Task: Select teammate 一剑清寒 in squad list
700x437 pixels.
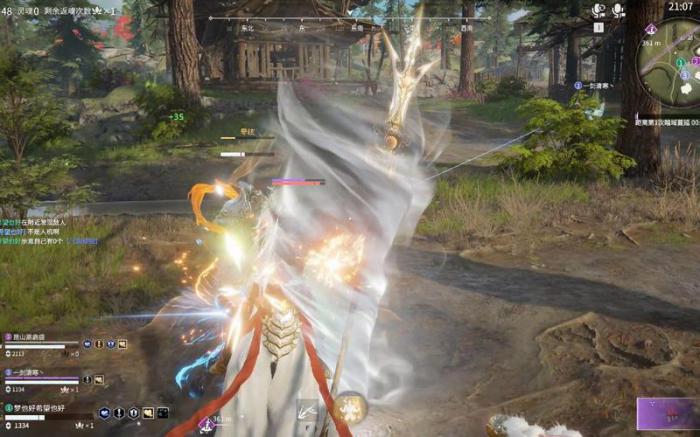Action: 36,372
